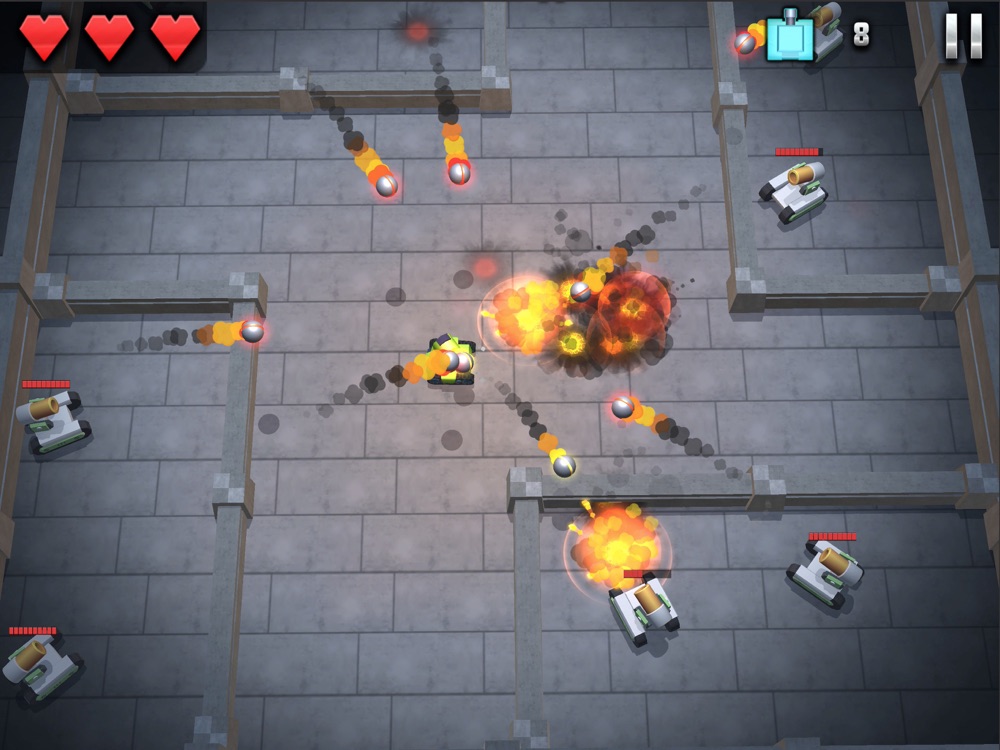The width and height of the screenshot is (1000, 750).
Task: Pause the game with the pause button
Action: 963,36
